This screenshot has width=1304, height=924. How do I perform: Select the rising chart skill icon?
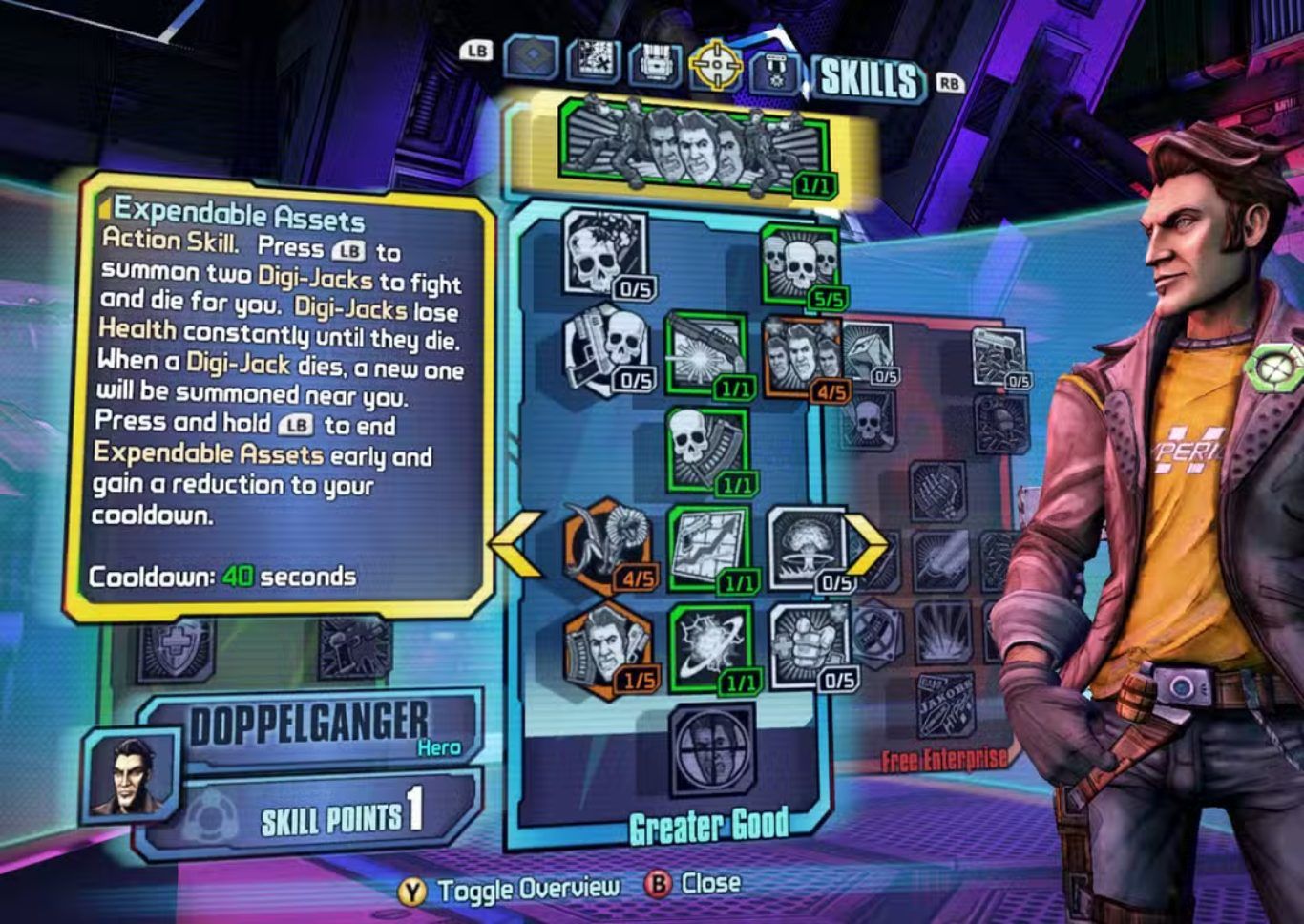(708, 548)
